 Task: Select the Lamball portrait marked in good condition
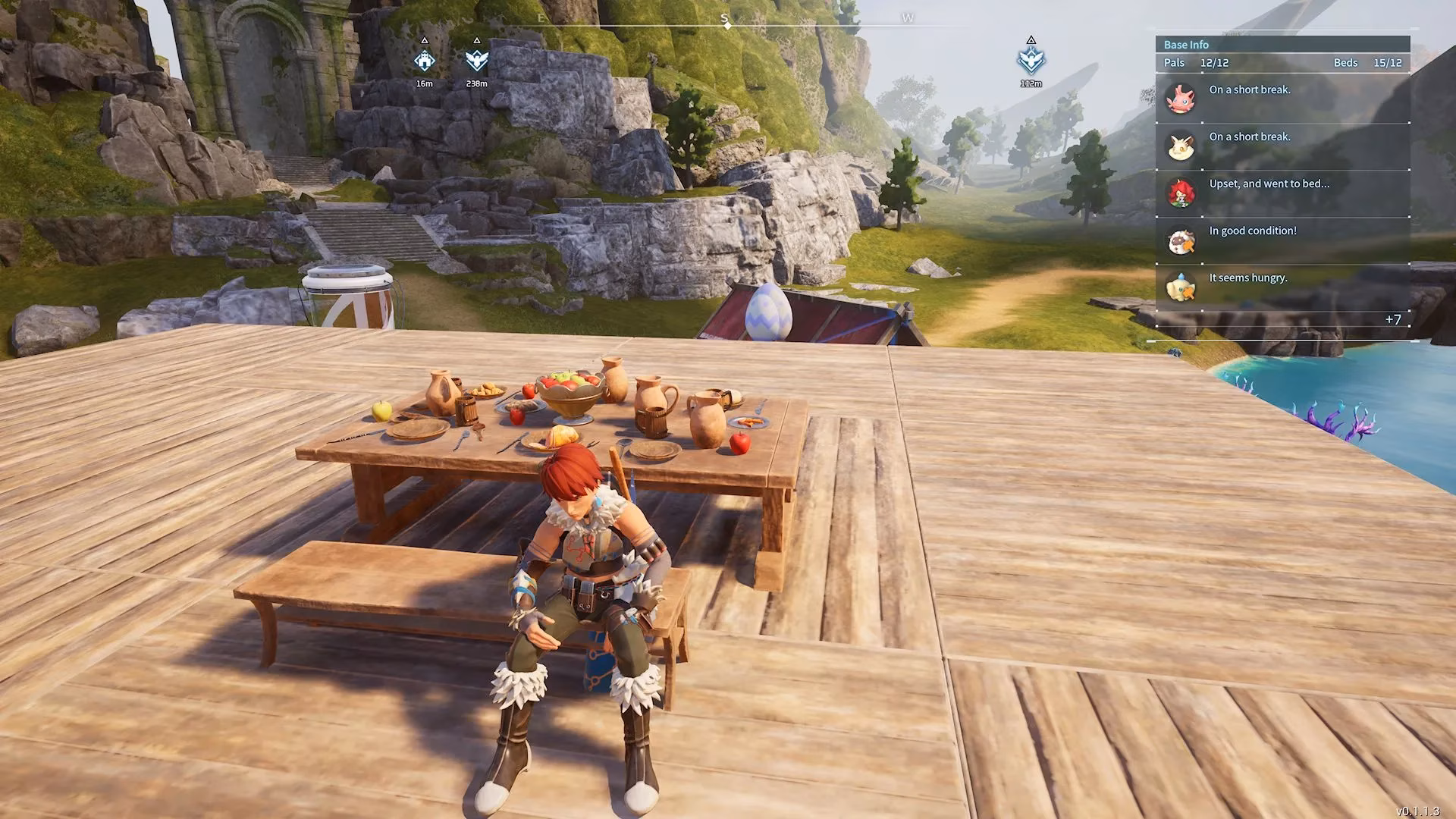[1180, 239]
